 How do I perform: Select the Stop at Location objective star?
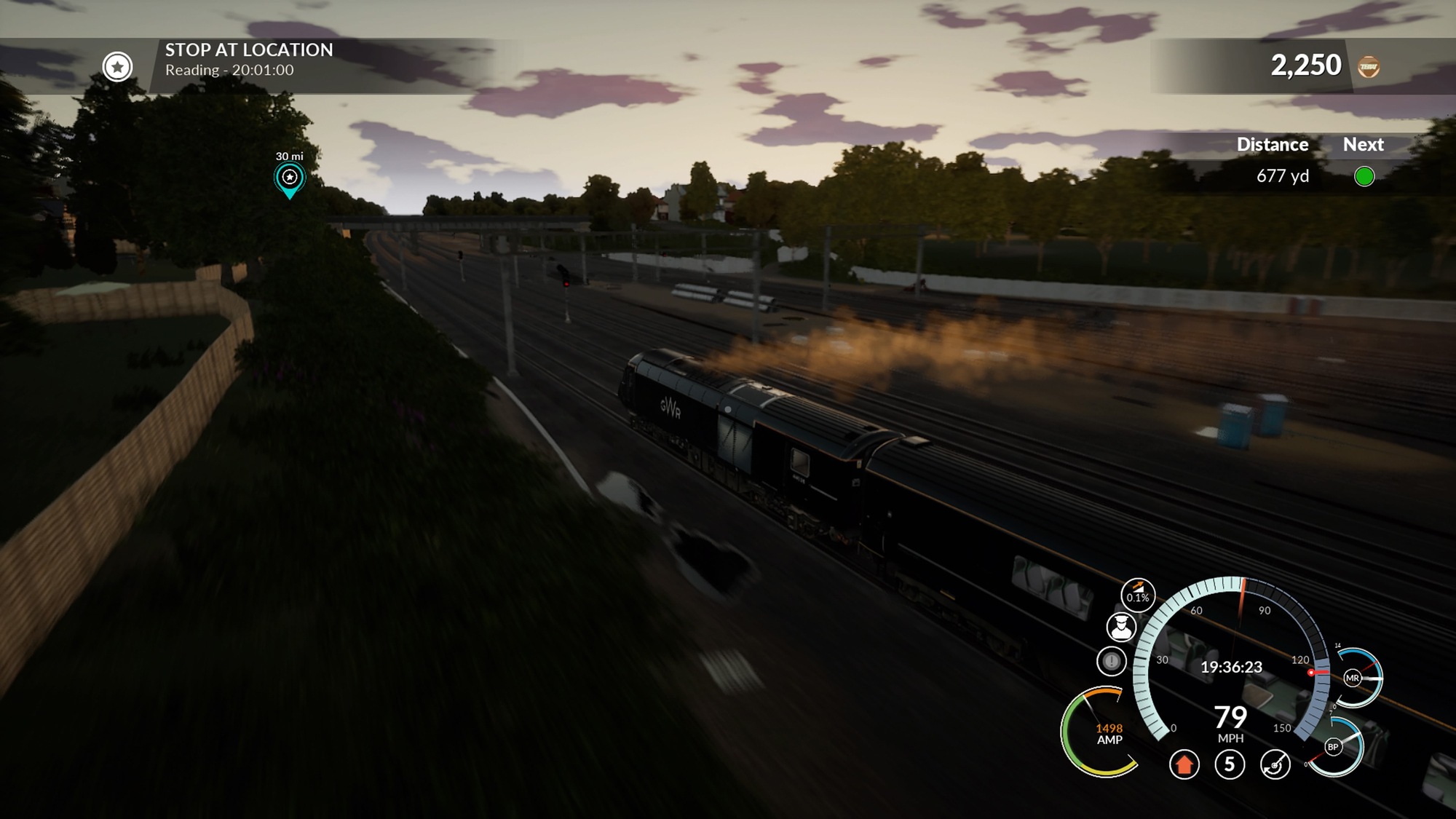click(x=117, y=67)
